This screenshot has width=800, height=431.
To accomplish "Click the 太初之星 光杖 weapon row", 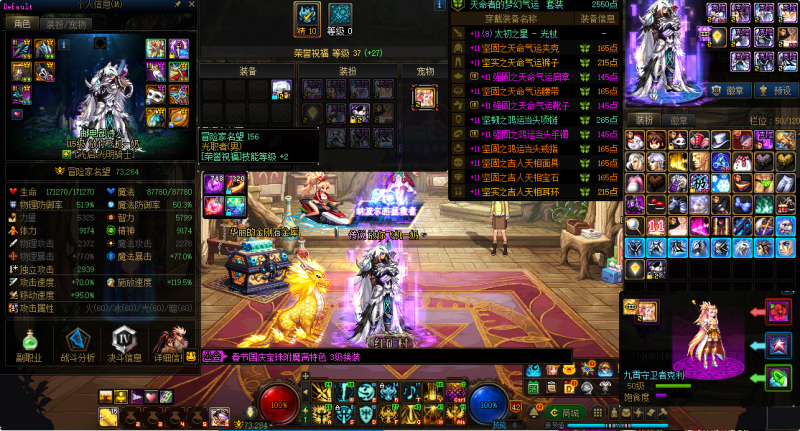I will 519,33.
